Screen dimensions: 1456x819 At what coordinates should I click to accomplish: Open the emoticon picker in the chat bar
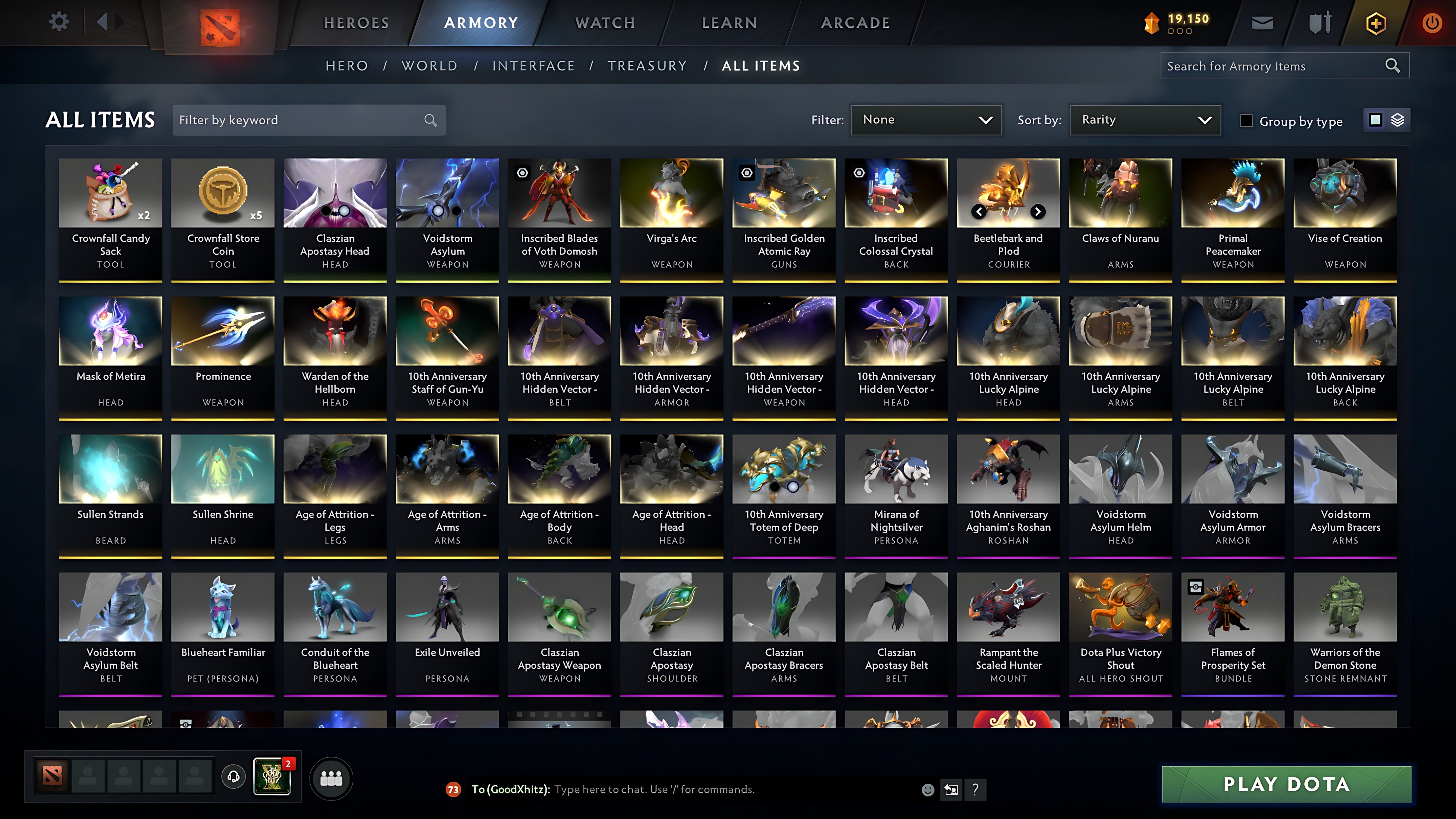(x=929, y=790)
